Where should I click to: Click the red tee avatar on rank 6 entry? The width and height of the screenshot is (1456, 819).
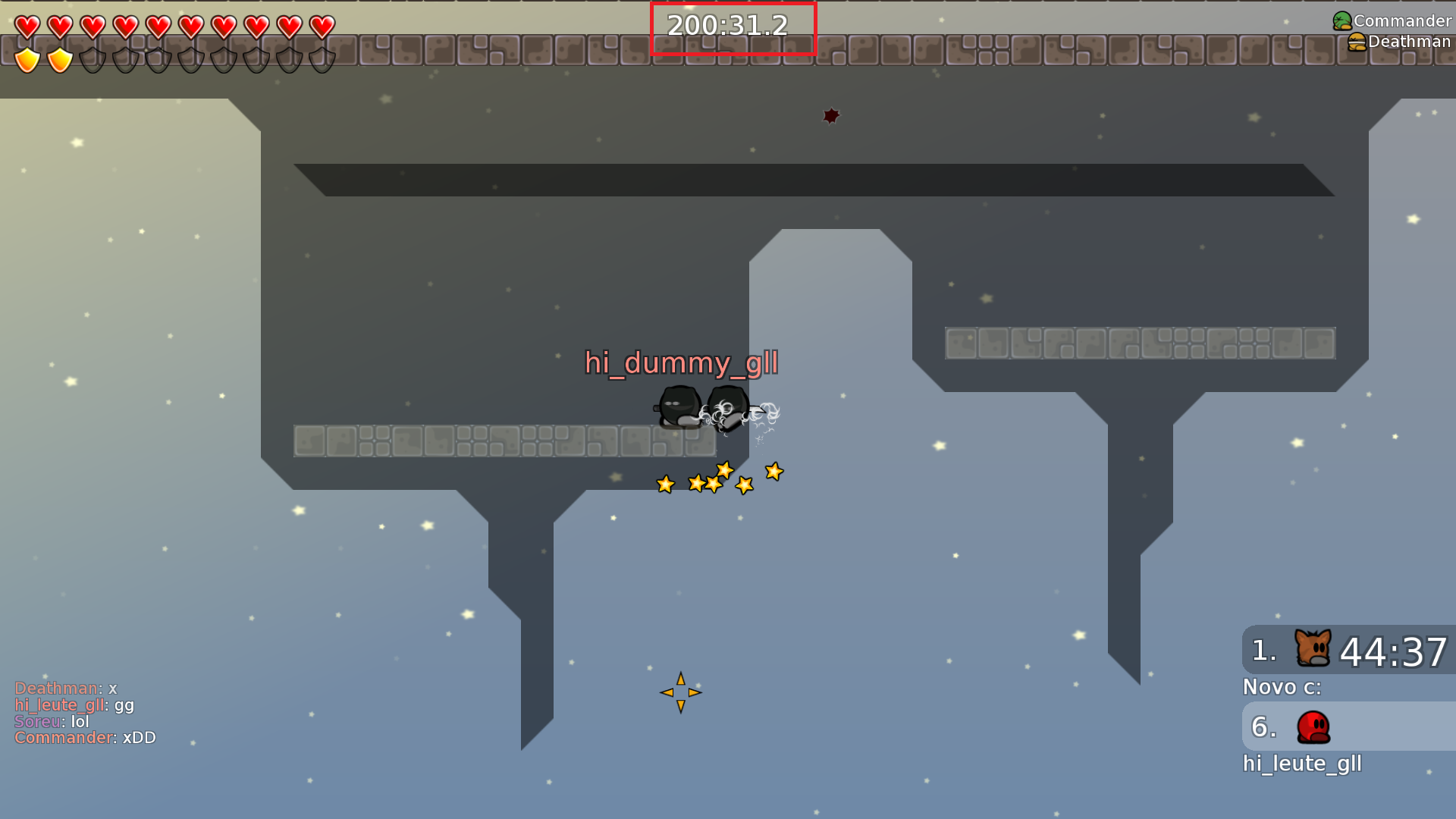pos(1313,726)
